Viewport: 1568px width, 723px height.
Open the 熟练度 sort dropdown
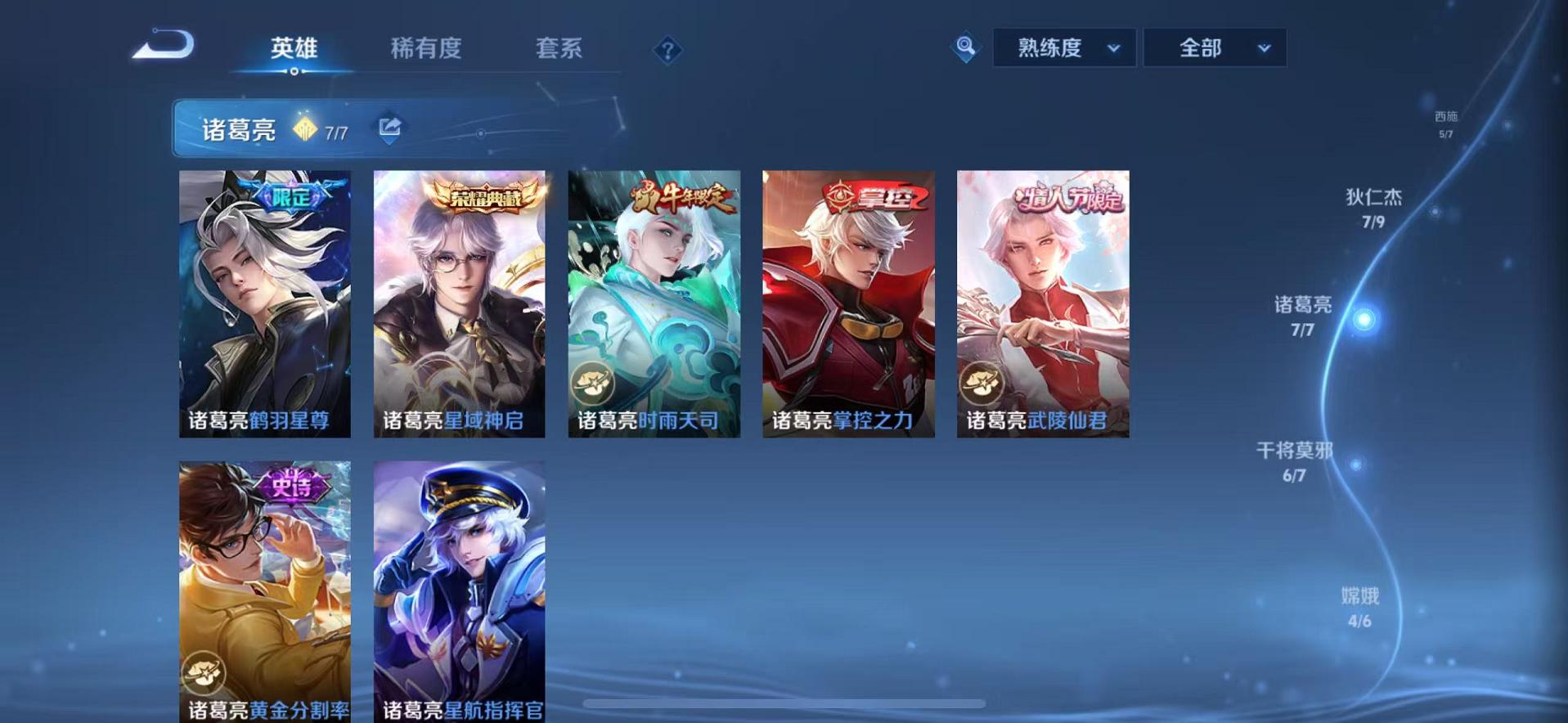(x=1063, y=47)
